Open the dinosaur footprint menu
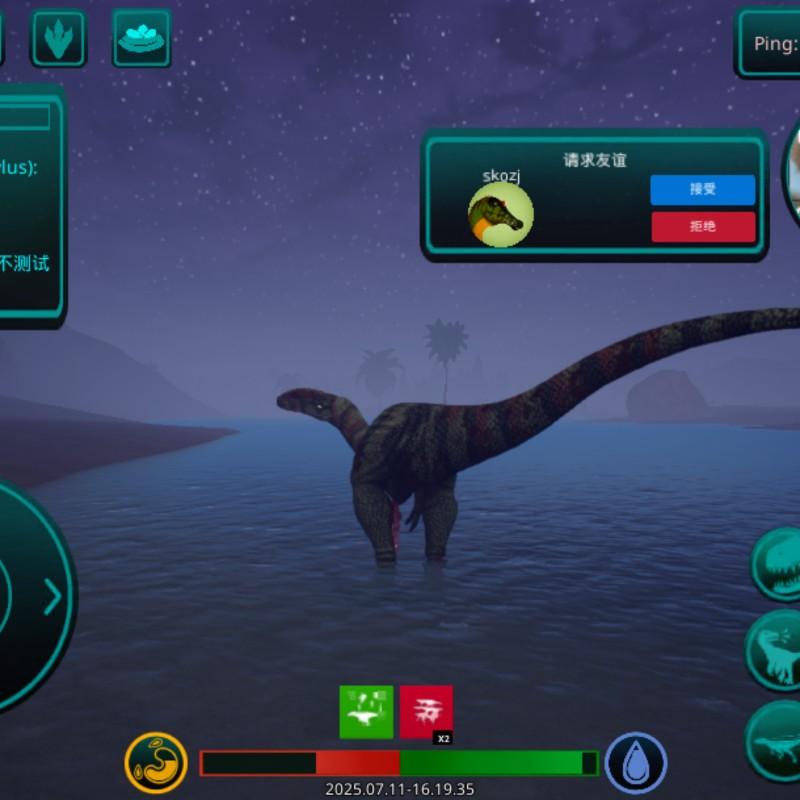This screenshot has height=800, width=800. point(59,38)
